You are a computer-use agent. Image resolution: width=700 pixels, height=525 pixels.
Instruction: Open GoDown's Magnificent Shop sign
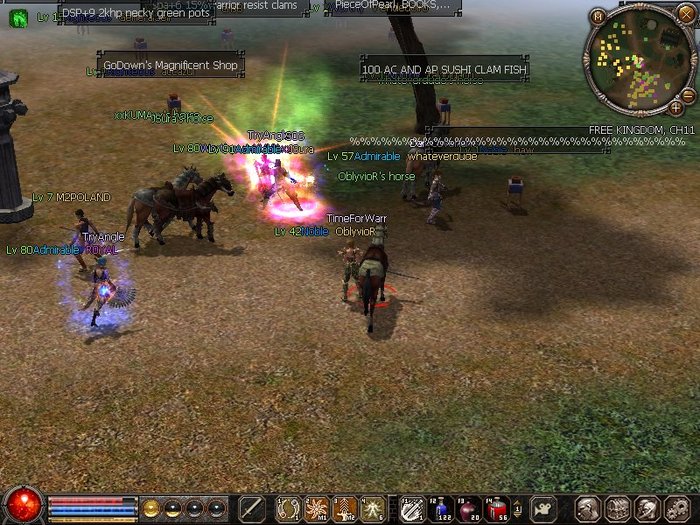[x=170, y=65]
